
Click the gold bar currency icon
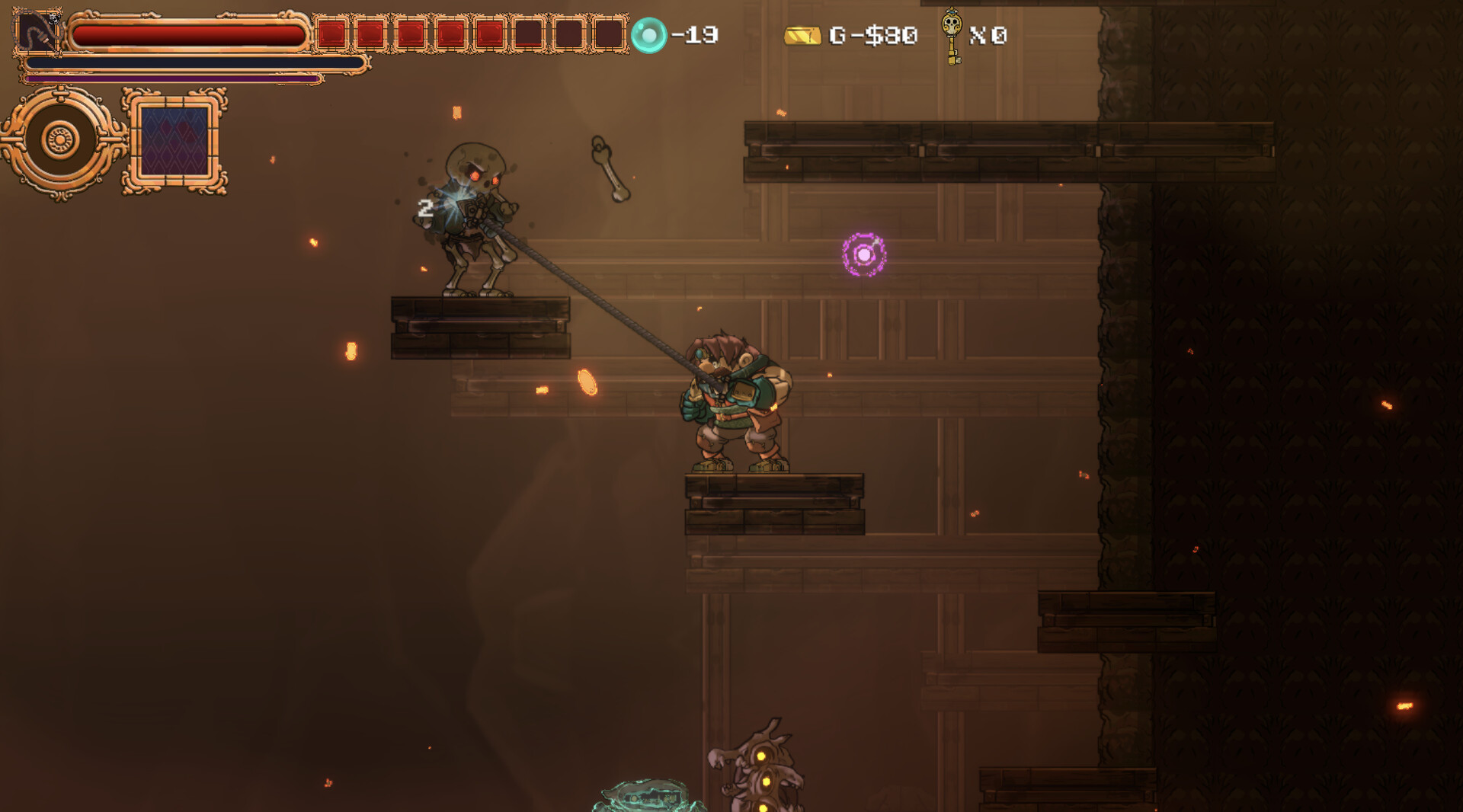pos(802,36)
